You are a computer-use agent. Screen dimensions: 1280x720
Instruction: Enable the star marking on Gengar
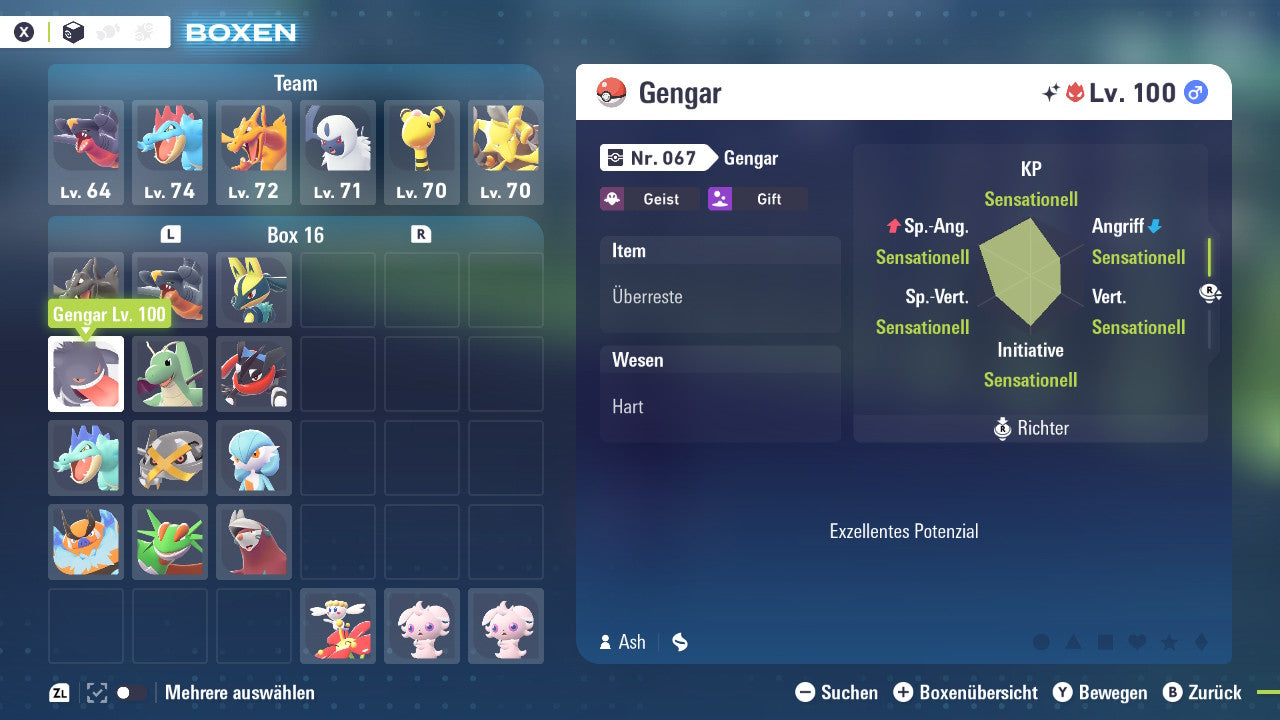[1169, 641]
